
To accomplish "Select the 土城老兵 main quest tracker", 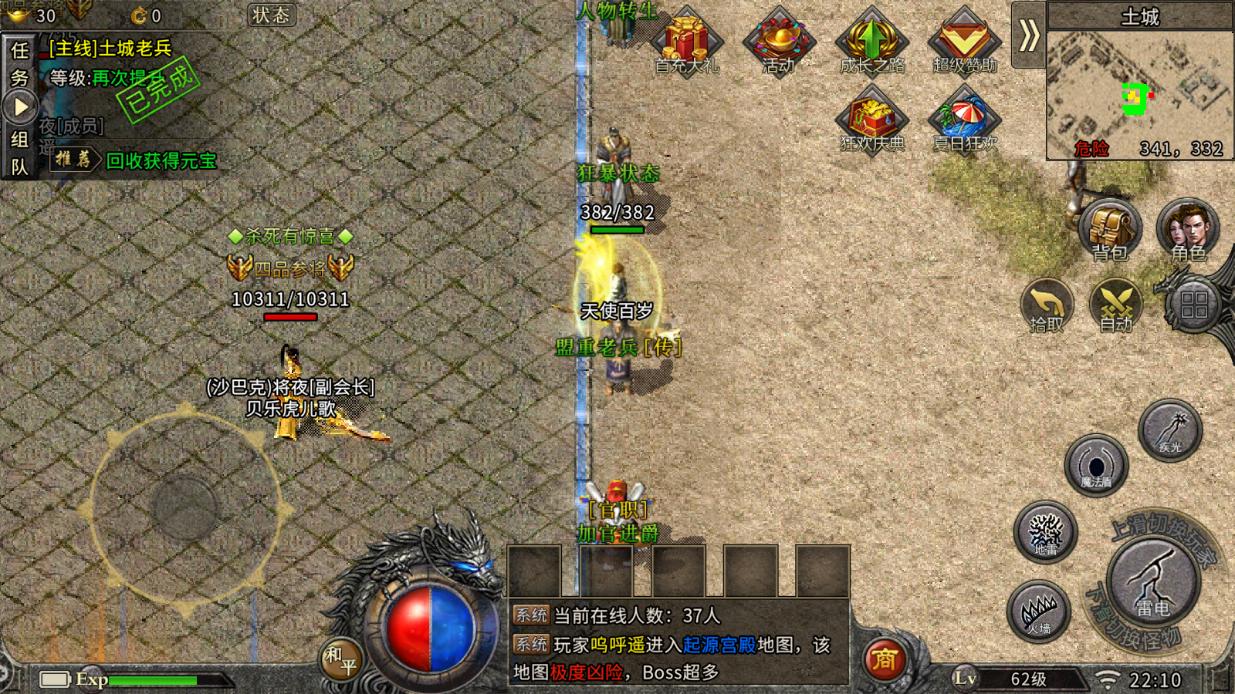I will (x=110, y=47).
